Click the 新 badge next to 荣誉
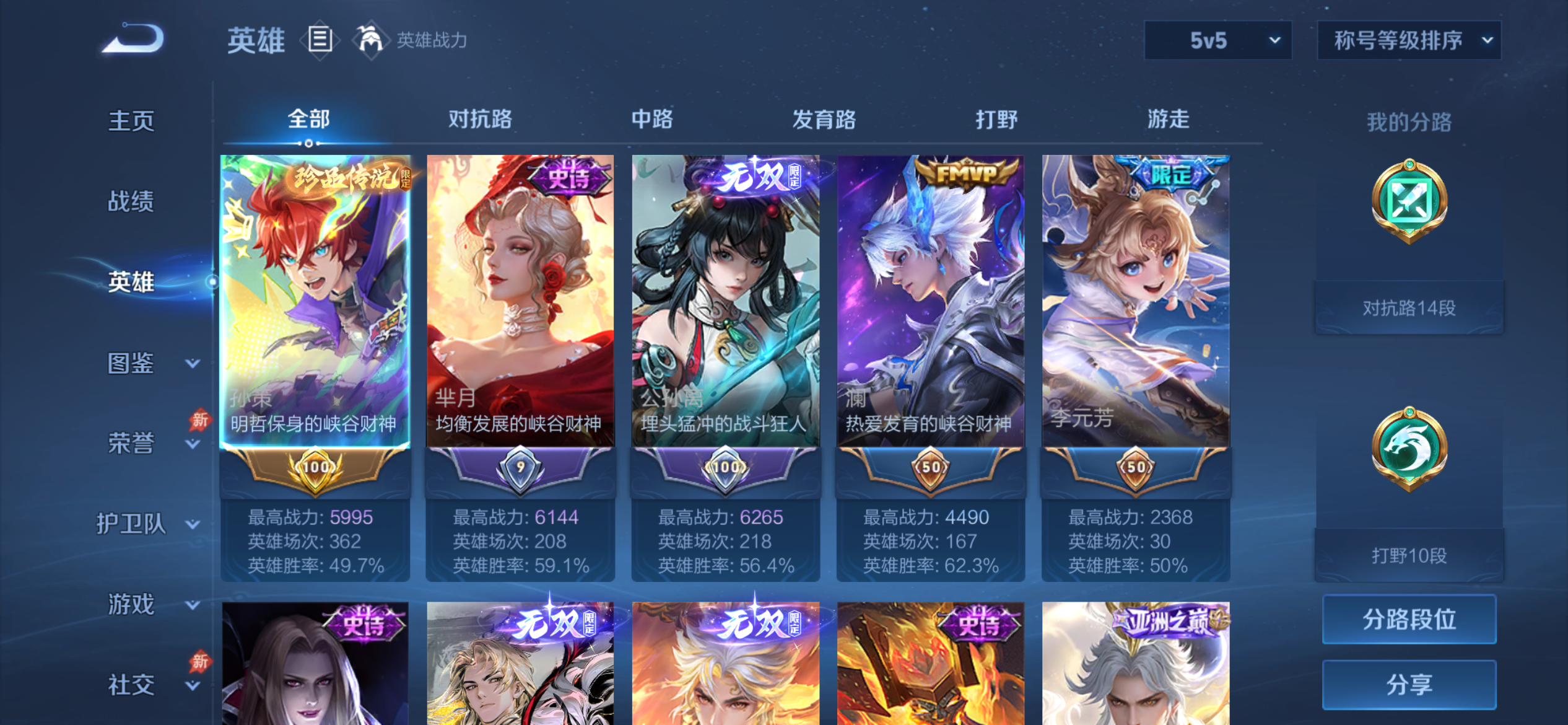Viewport: 1568px width, 725px height. (200, 421)
